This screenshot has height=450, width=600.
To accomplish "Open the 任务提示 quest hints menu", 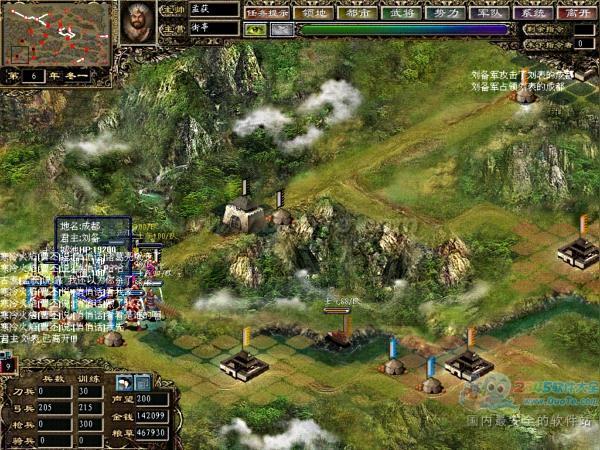I will 269,14.
